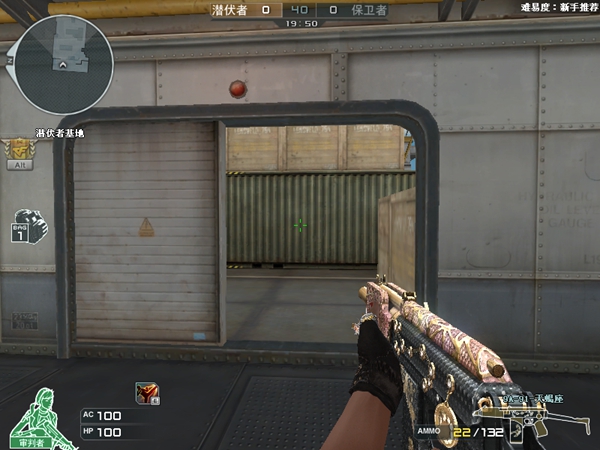Screen dimensions: 600x450
Task: Select the gold mask Alt badge icon
Action: [x=19, y=151]
